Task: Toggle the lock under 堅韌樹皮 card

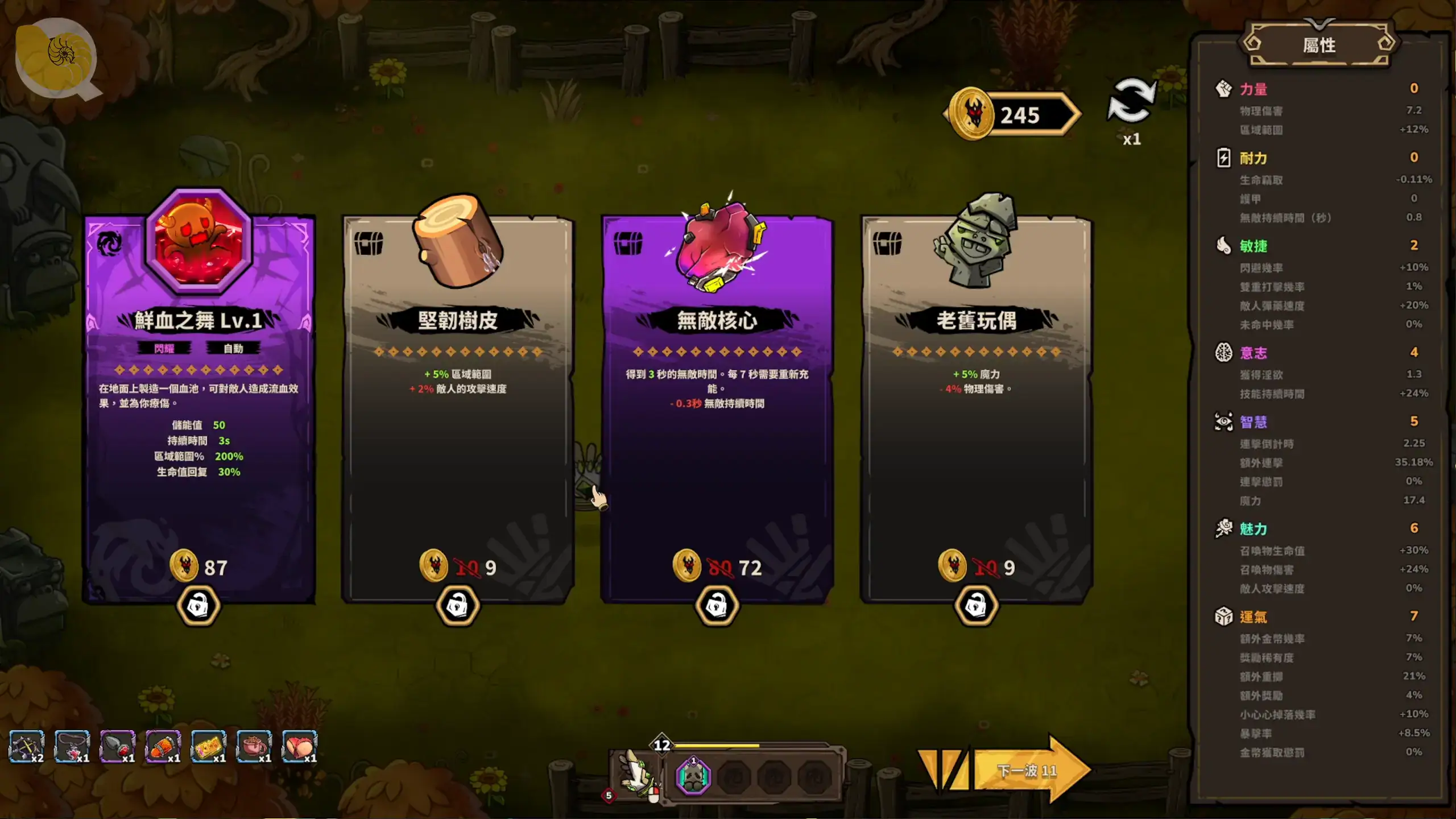Action: 458,606
